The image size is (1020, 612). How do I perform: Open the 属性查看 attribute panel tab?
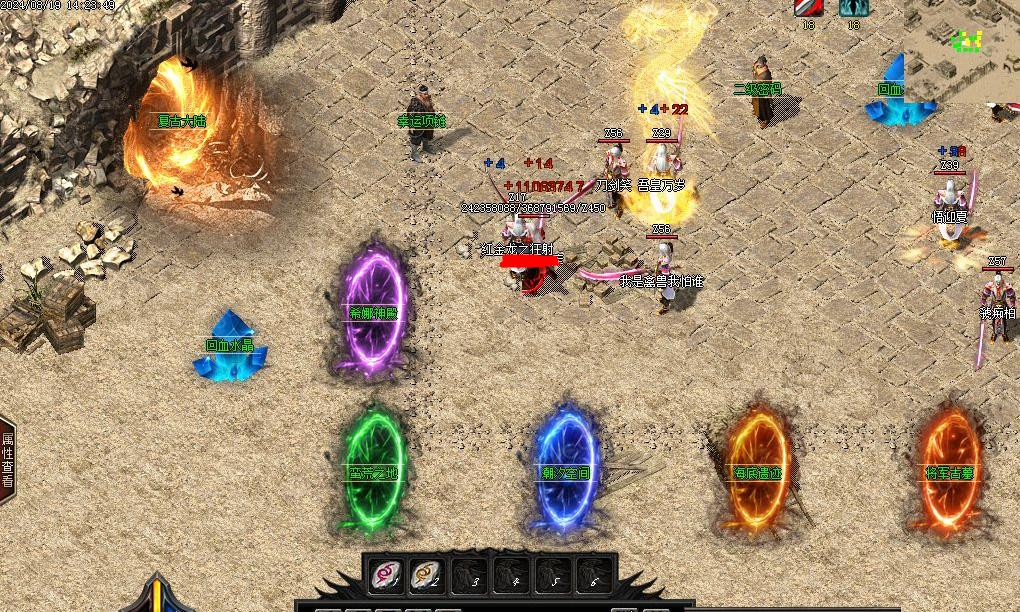point(7,459)
